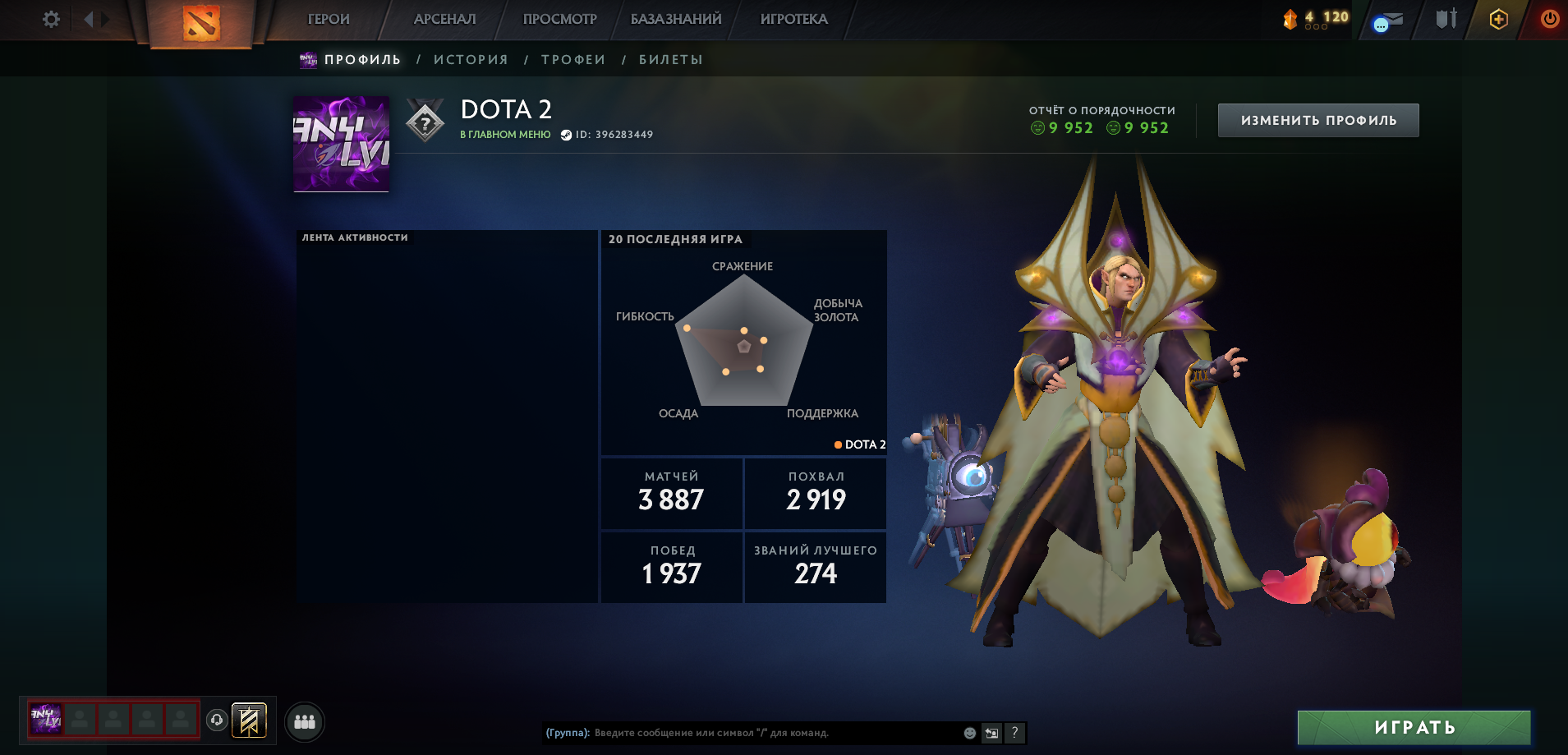Click the friends list people icon
The width and height of the screenshot is (1568, 755).
[304, 720]
